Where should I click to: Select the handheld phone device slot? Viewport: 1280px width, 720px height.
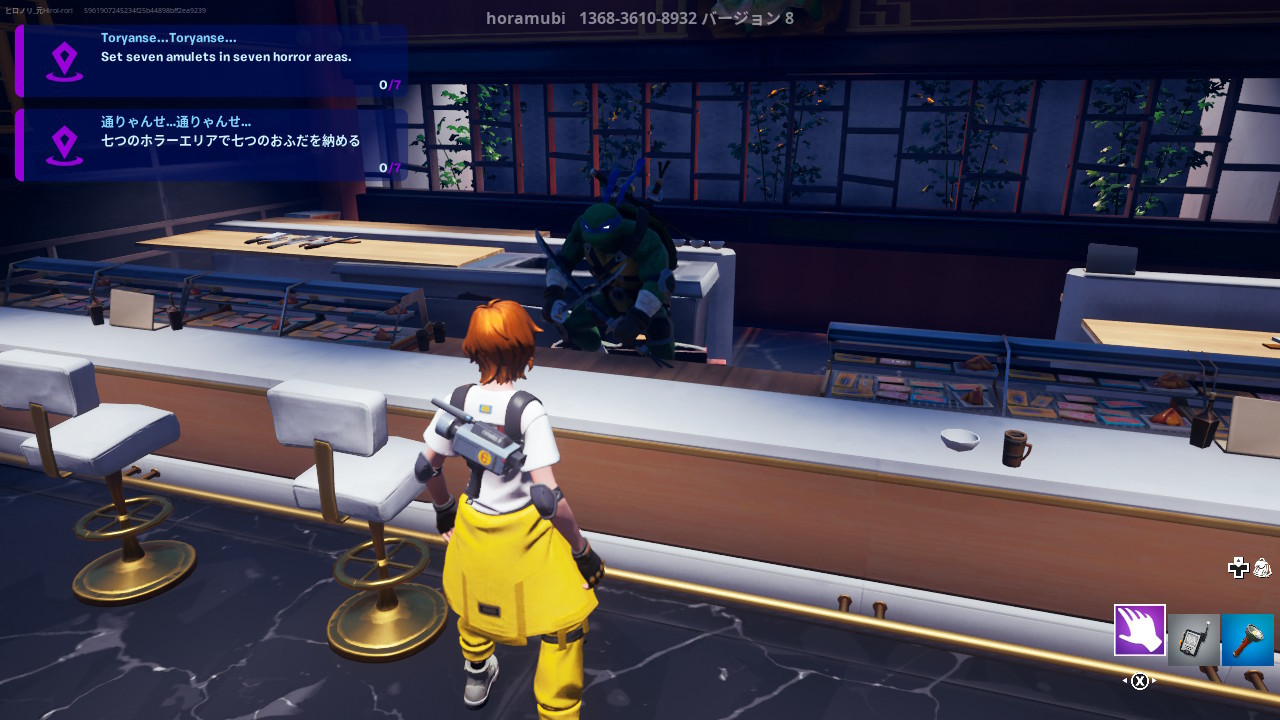[1194, 639]
